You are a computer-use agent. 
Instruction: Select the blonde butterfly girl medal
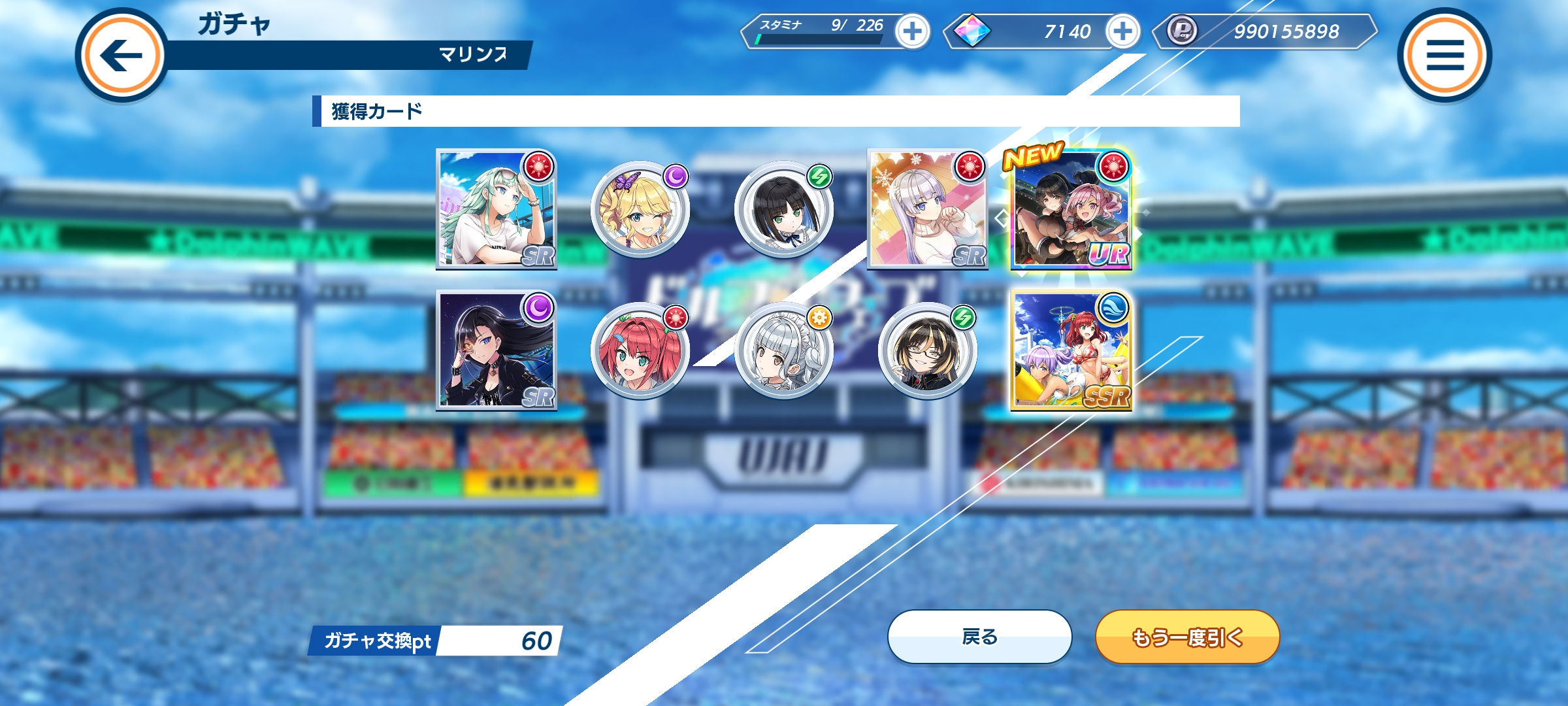tap(640, 209)
